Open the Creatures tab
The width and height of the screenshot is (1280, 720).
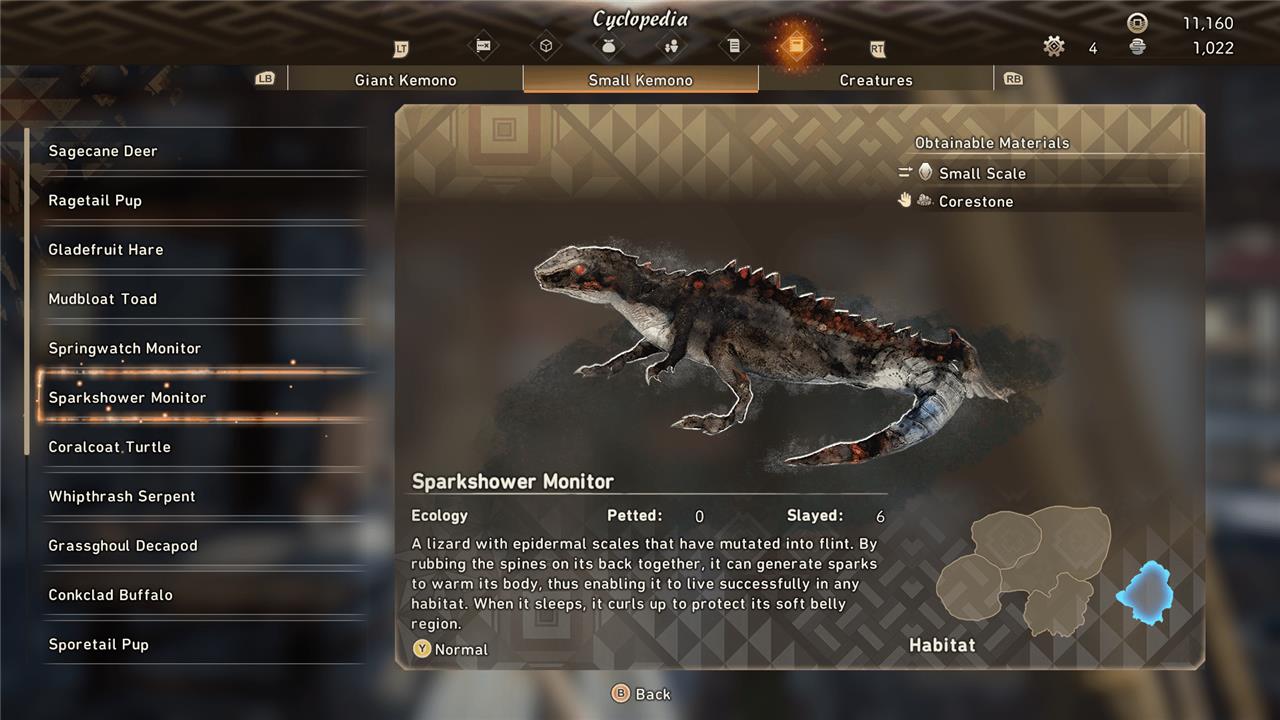coord(876,80)
